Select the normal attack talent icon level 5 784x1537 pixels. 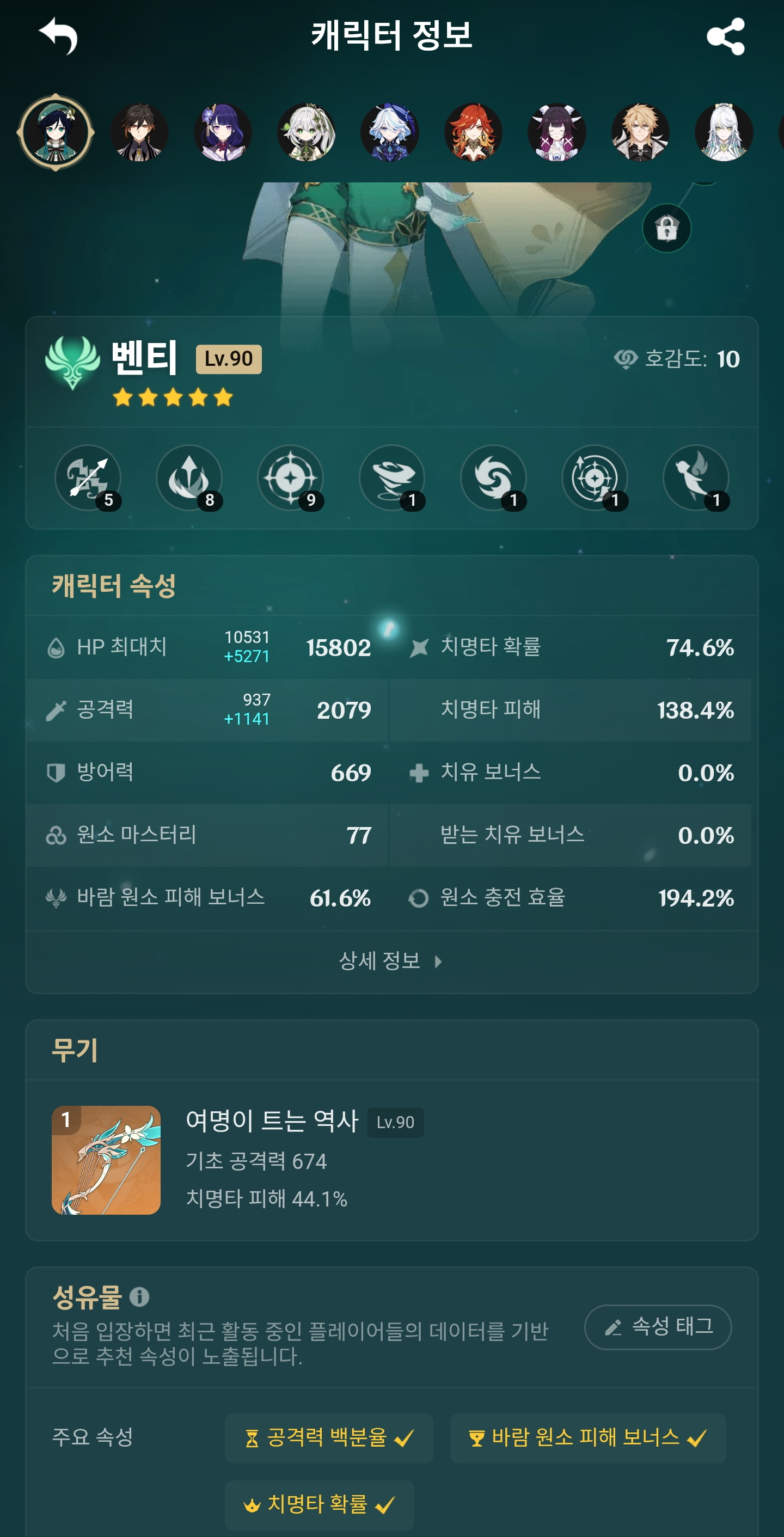(x=89, y=477)
